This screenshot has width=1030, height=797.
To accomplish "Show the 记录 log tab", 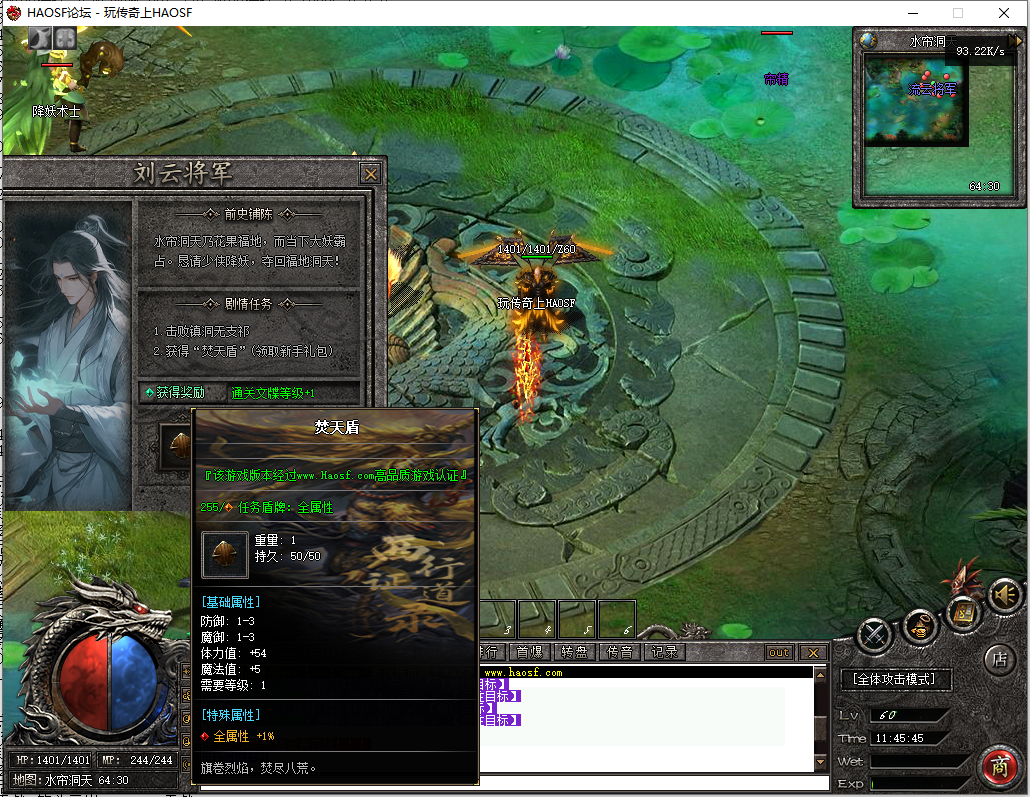I will pos(664,652).
